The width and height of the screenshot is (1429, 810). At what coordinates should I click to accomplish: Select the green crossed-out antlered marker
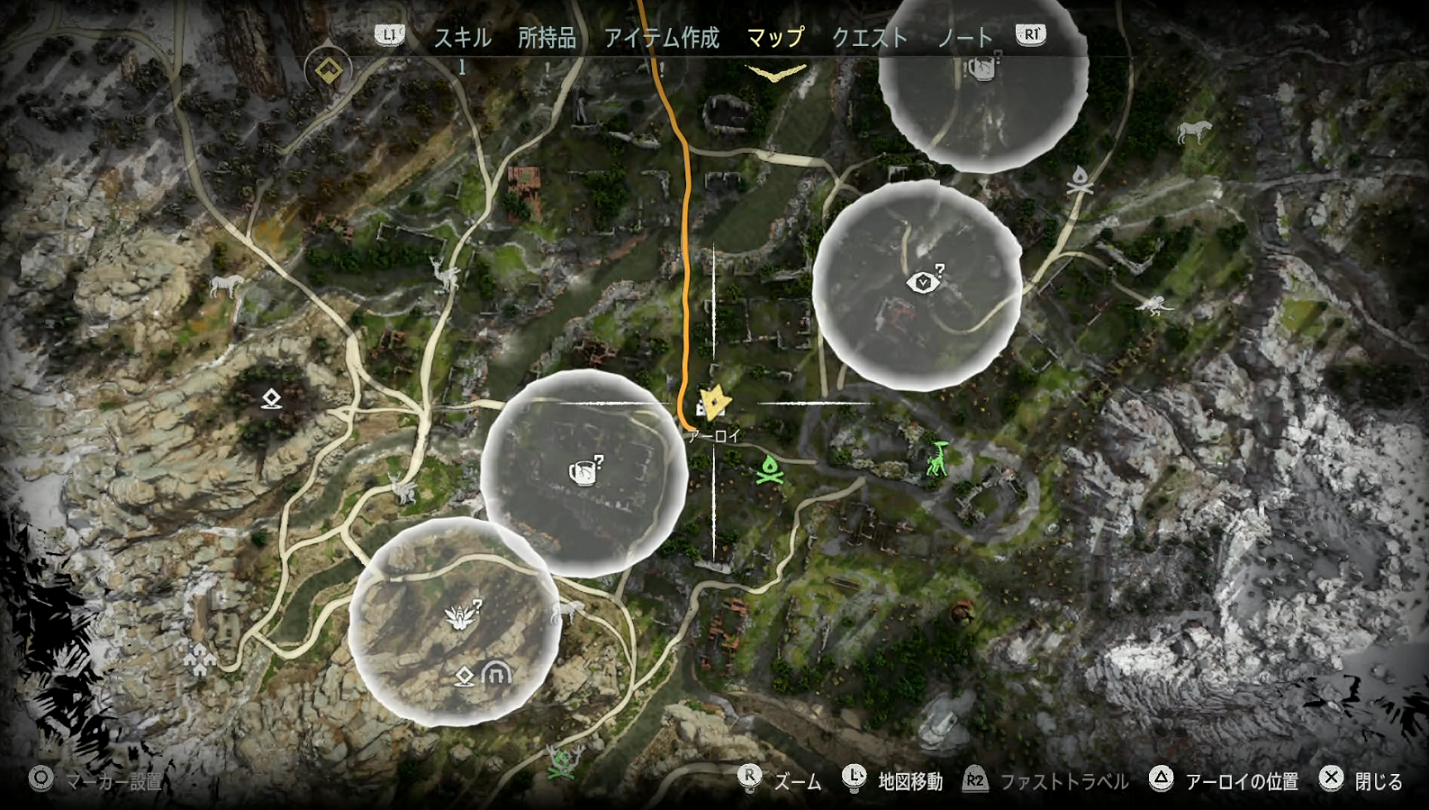pyautogui.click(x=565, y=764)
